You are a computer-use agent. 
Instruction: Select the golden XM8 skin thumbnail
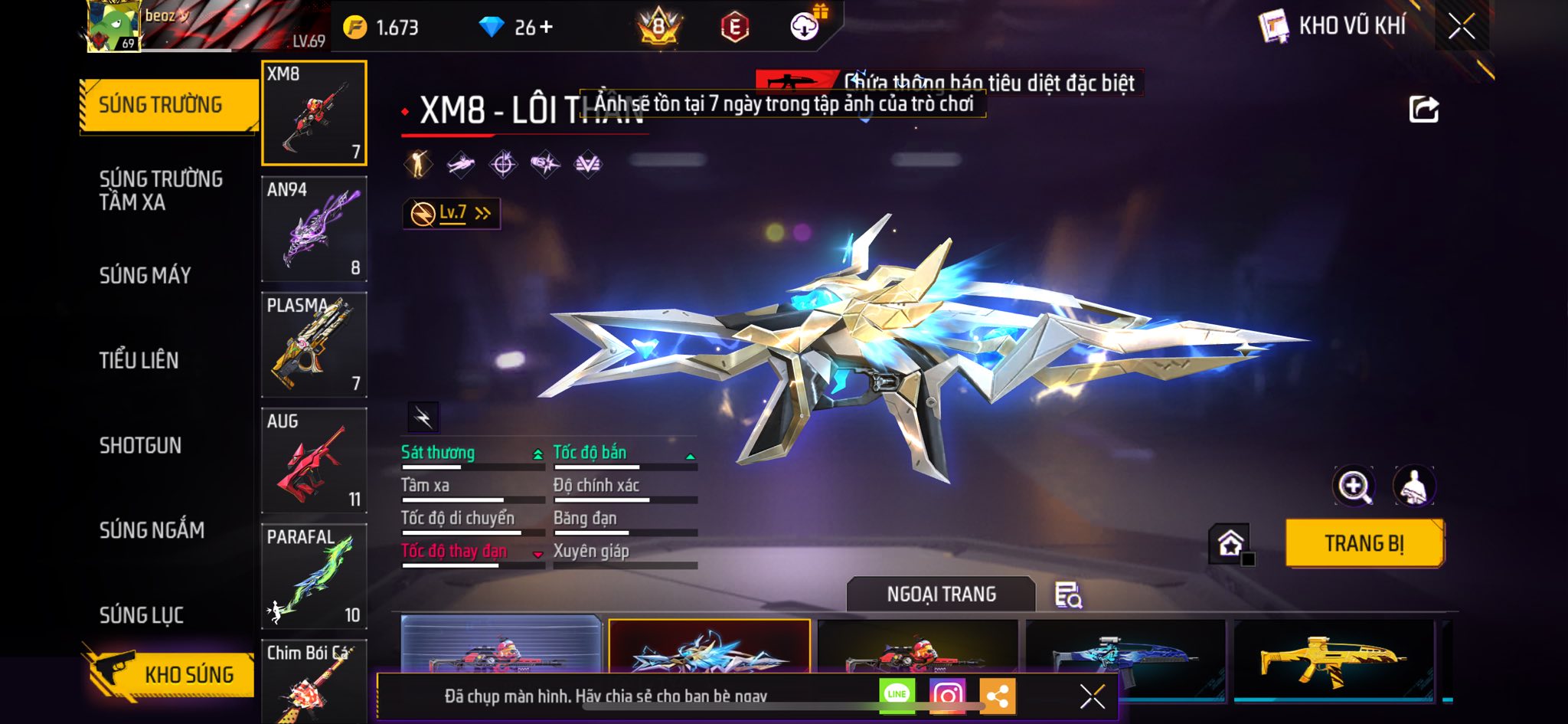pos(1334,659)
